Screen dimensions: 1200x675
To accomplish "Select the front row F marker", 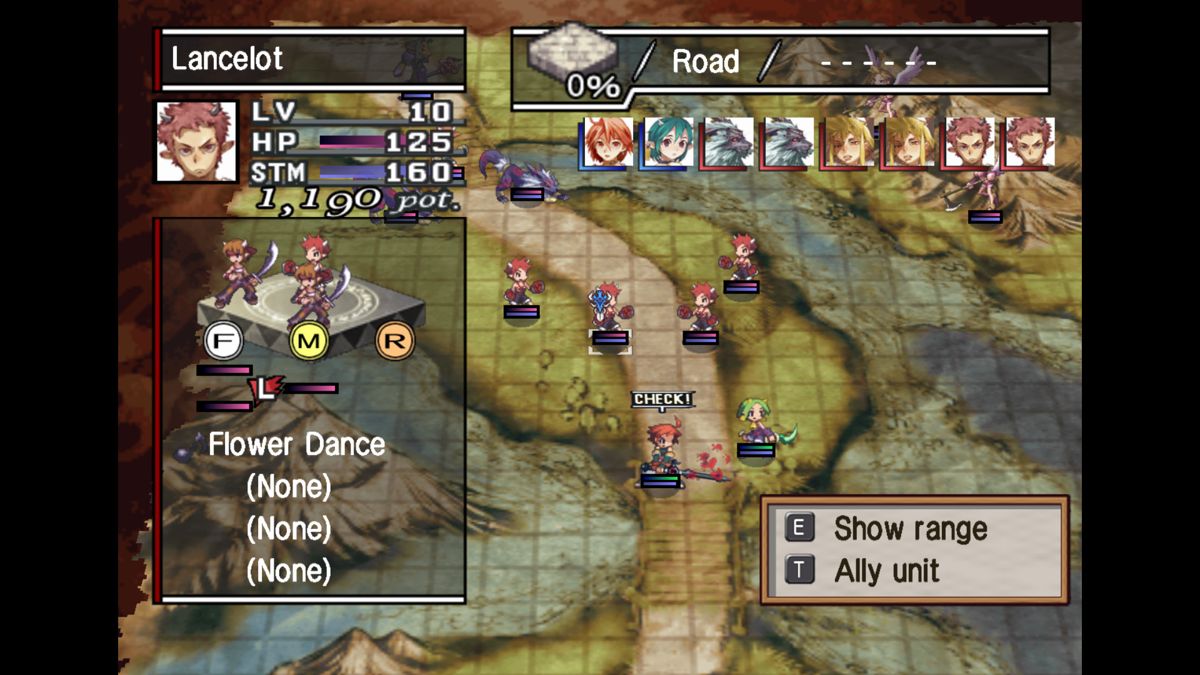I will tap(222, 342).
